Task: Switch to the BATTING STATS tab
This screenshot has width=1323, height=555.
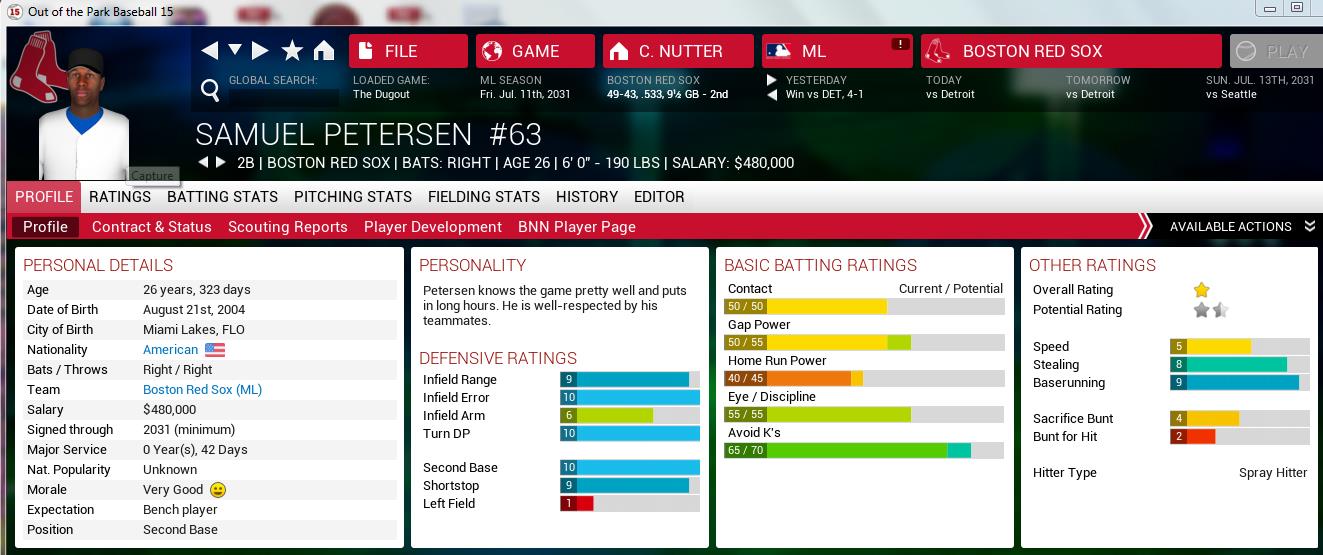Action: pyautogui.click(x=222, y=197)
